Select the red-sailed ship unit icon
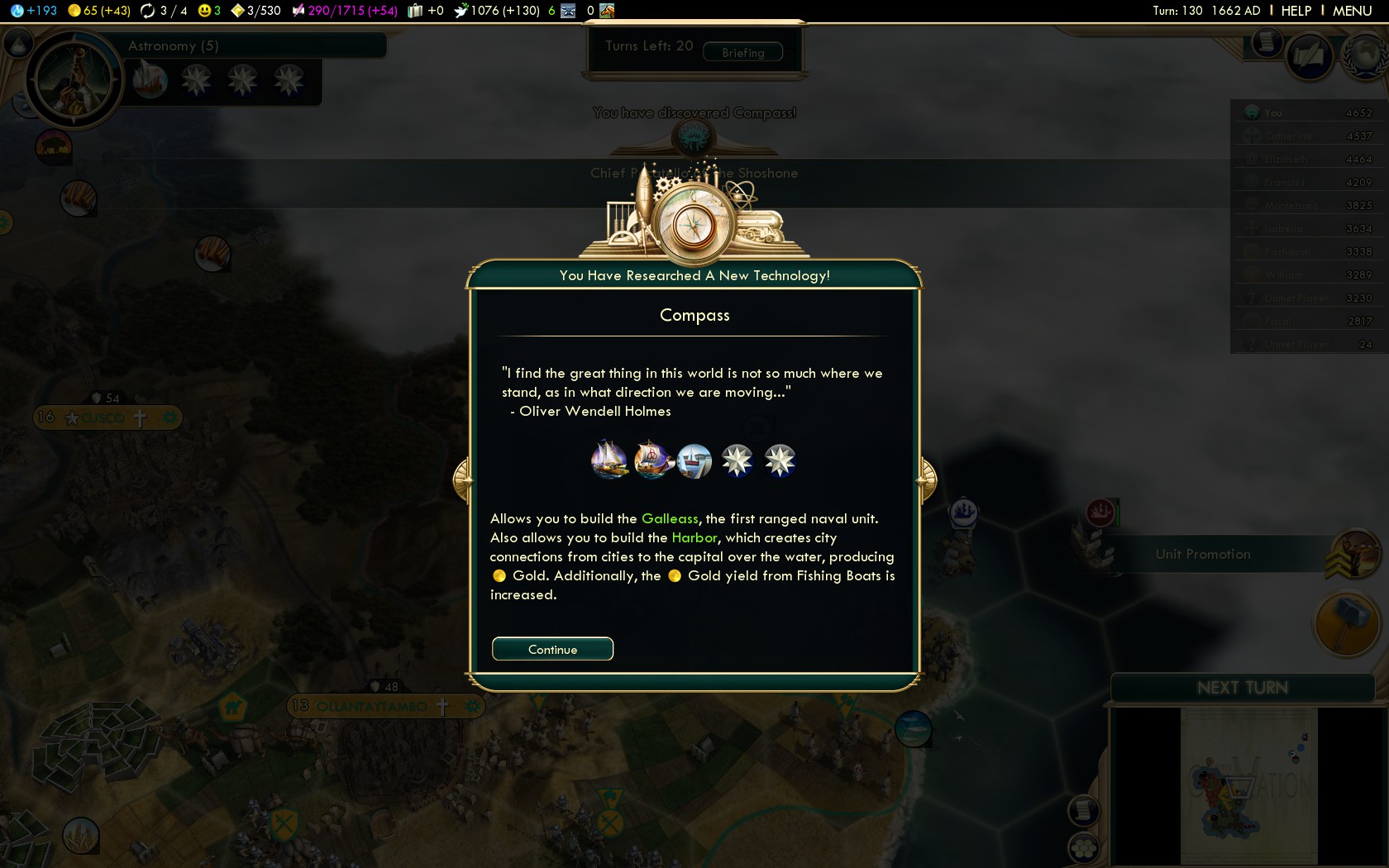1389x868 pixels. (x=652, y=460)
